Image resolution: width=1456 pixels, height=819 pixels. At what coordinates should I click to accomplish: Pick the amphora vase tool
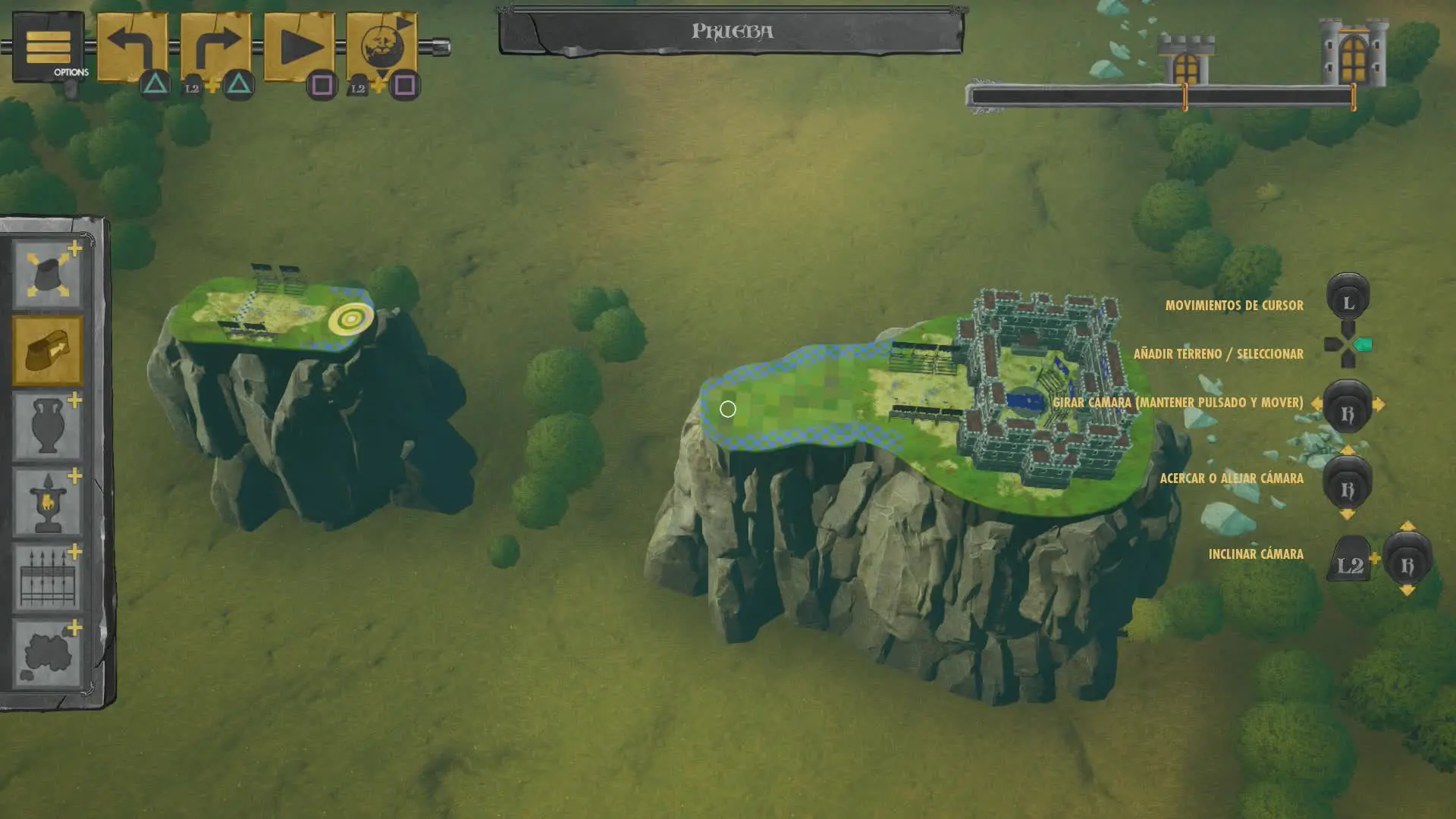[47, 426]
